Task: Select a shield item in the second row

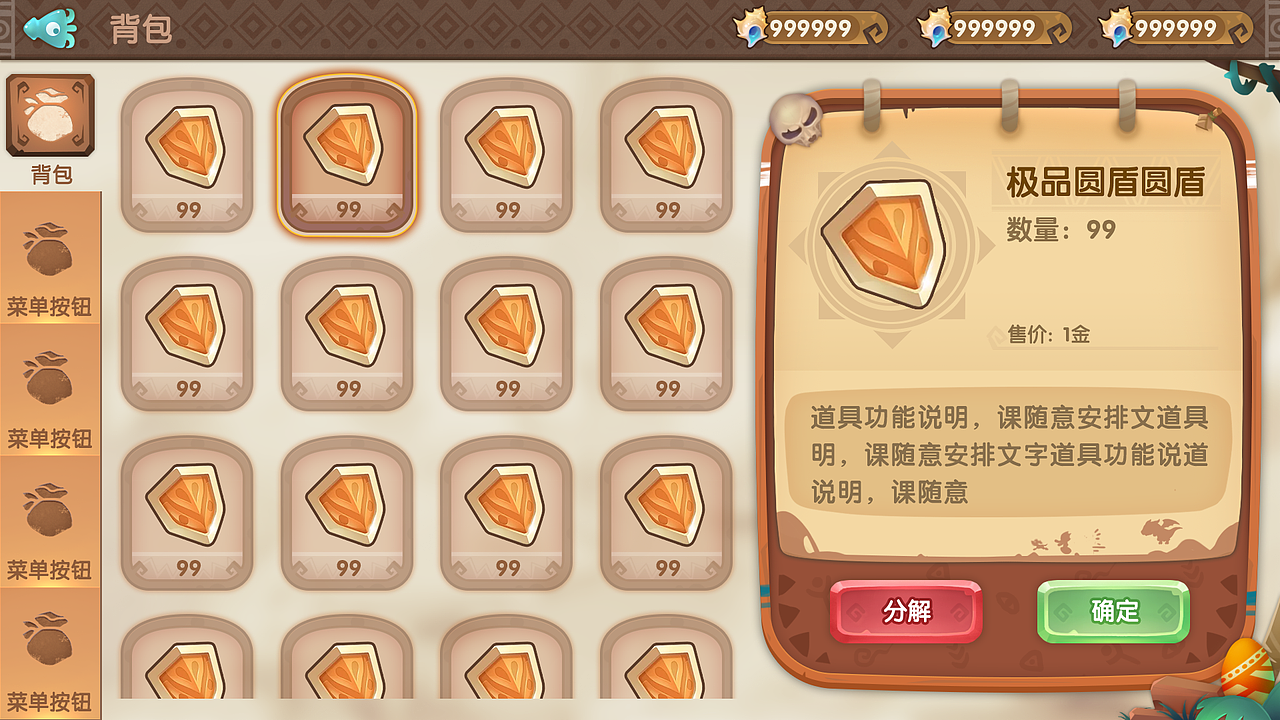Action: click(187, 330)
